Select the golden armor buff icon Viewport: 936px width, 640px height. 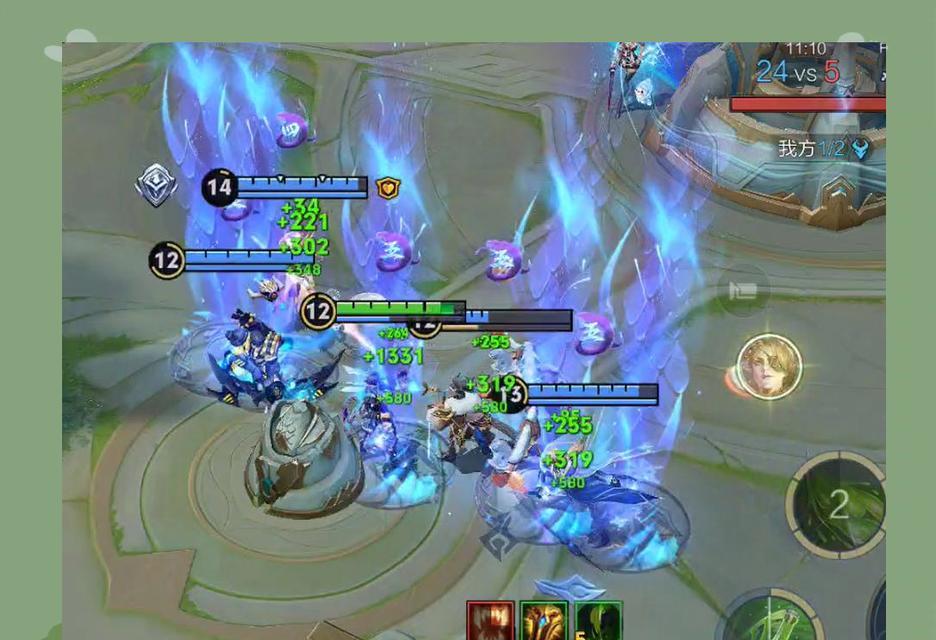[x=544, y=620]
